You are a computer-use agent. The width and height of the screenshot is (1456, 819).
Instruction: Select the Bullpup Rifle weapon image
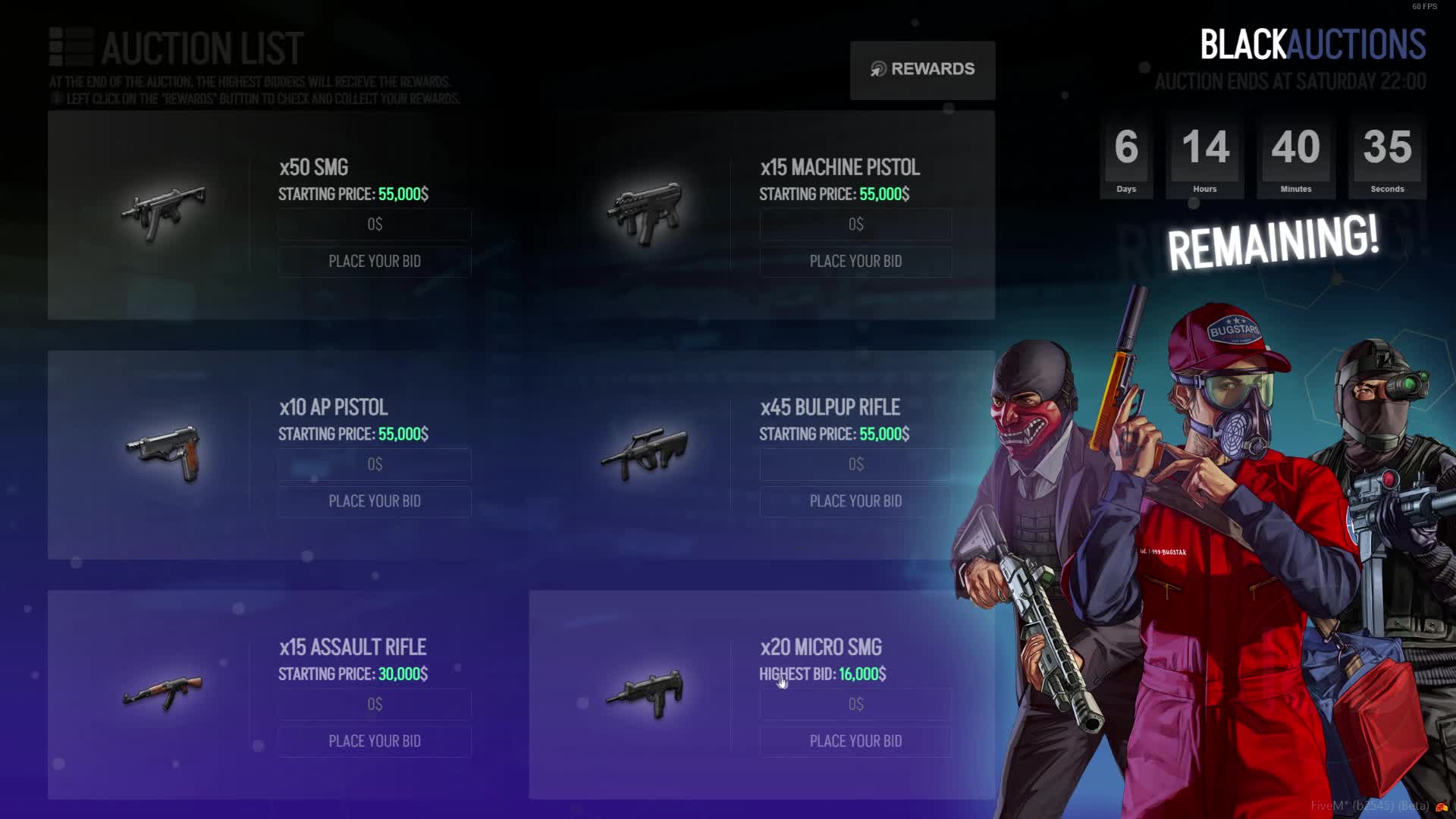click(x=645, y=453)
